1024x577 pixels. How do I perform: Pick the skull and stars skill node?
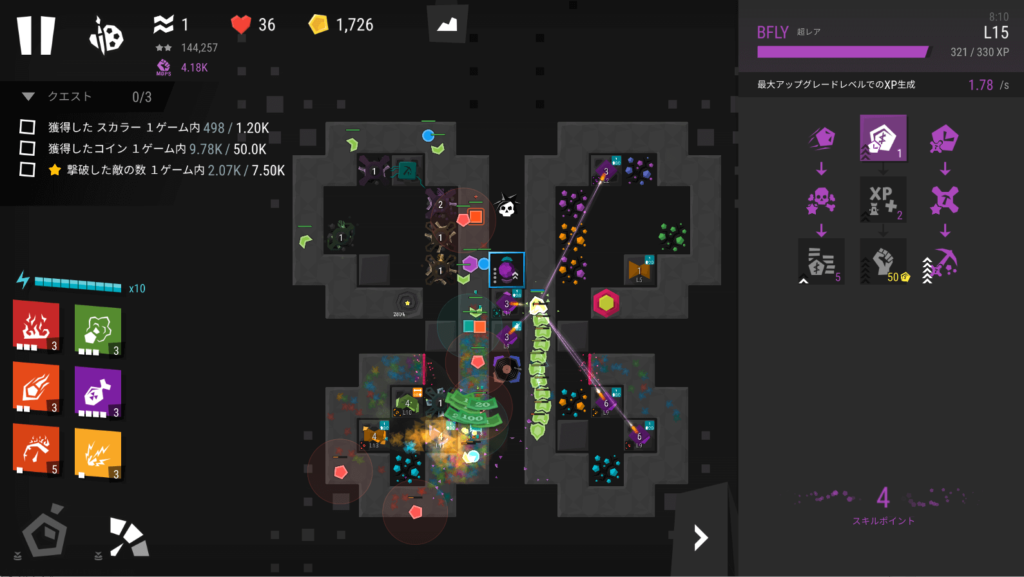(x=821, y=199)
